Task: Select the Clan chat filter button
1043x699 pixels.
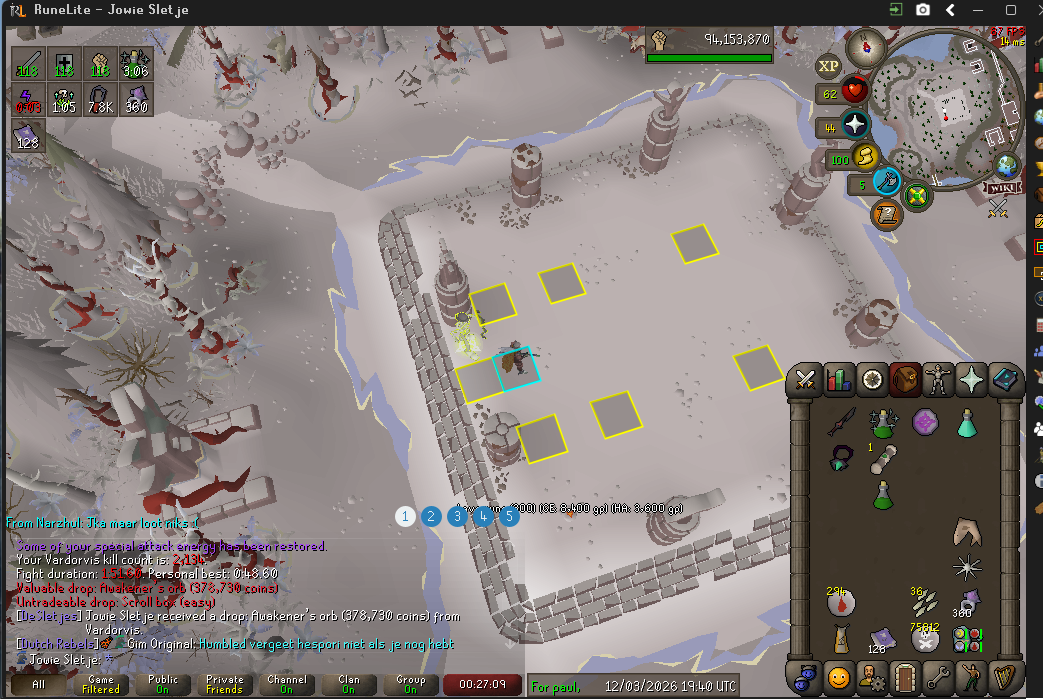Action: tap(349, 684)
